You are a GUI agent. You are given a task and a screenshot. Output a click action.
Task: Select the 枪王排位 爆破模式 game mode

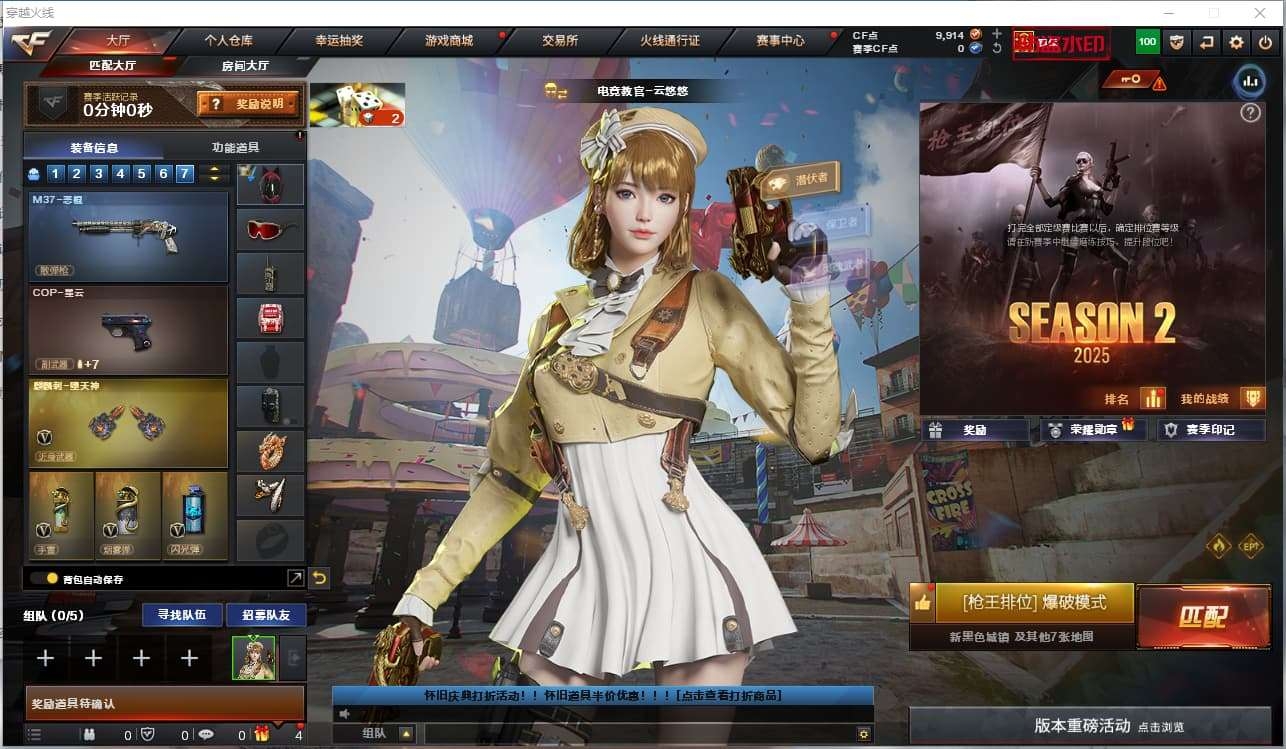[x=1034, y=603]
